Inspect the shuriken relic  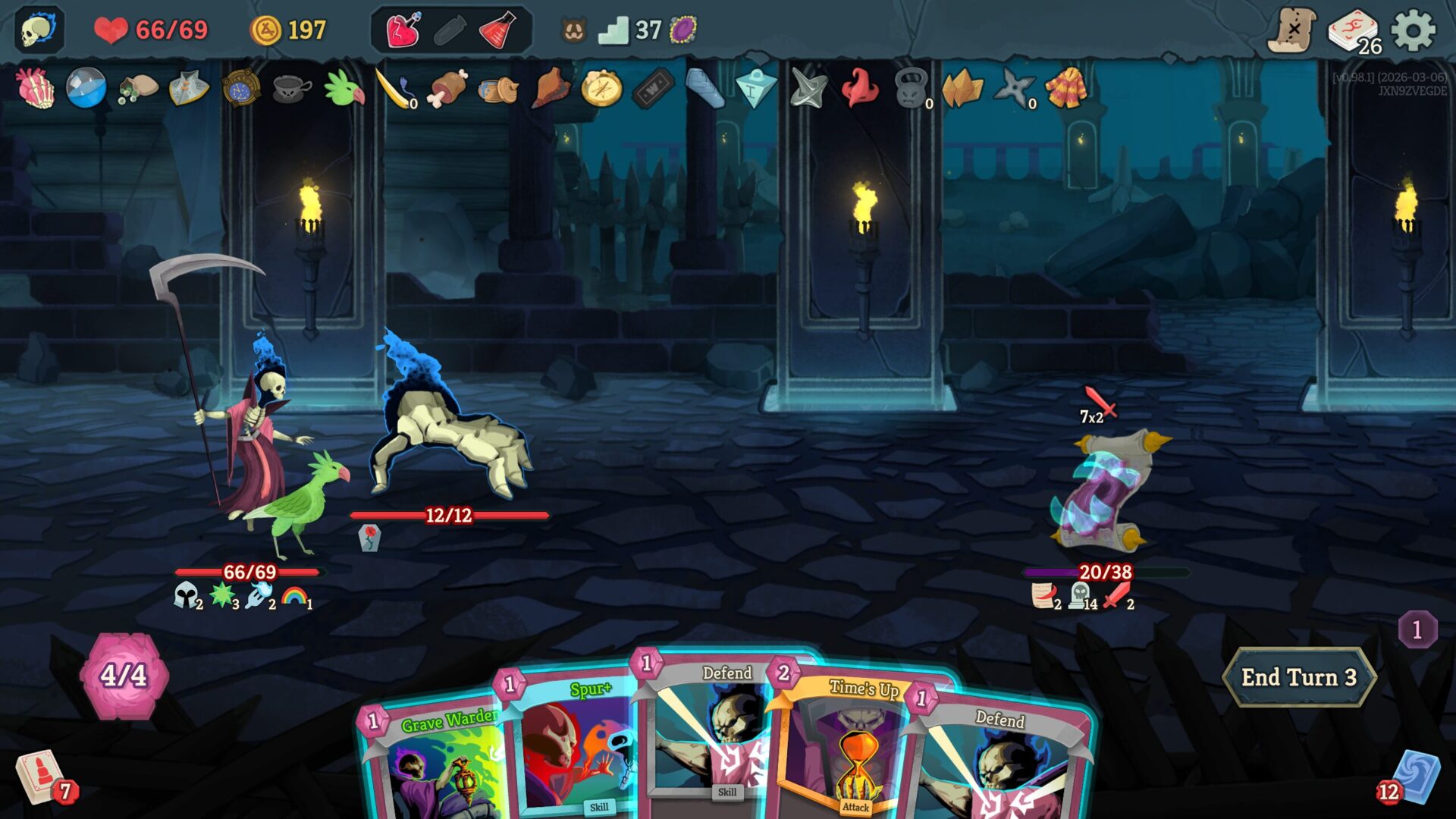[x=1014, y=89]
